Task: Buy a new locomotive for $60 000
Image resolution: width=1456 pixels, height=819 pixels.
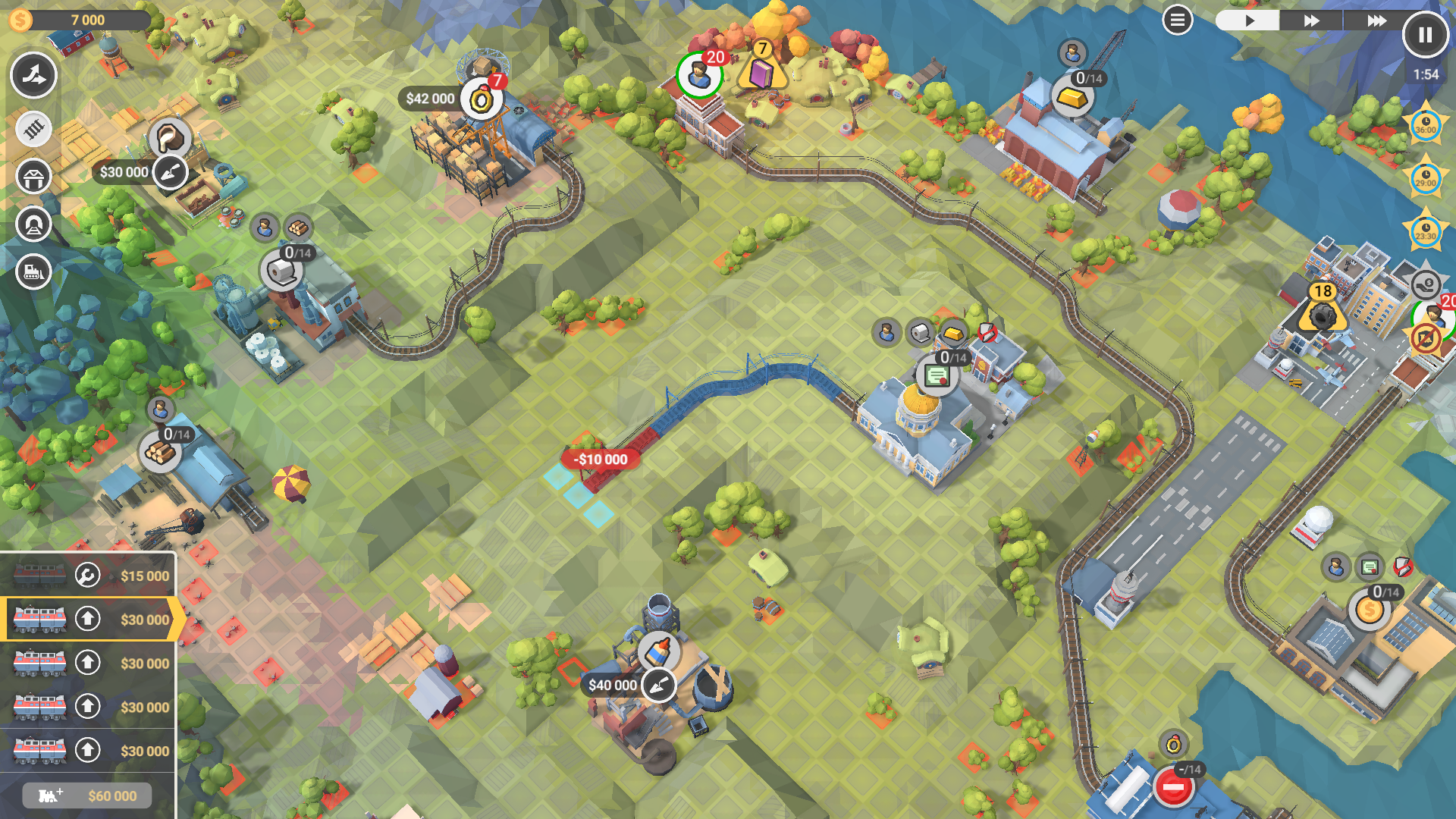Action: pos(86,795)
